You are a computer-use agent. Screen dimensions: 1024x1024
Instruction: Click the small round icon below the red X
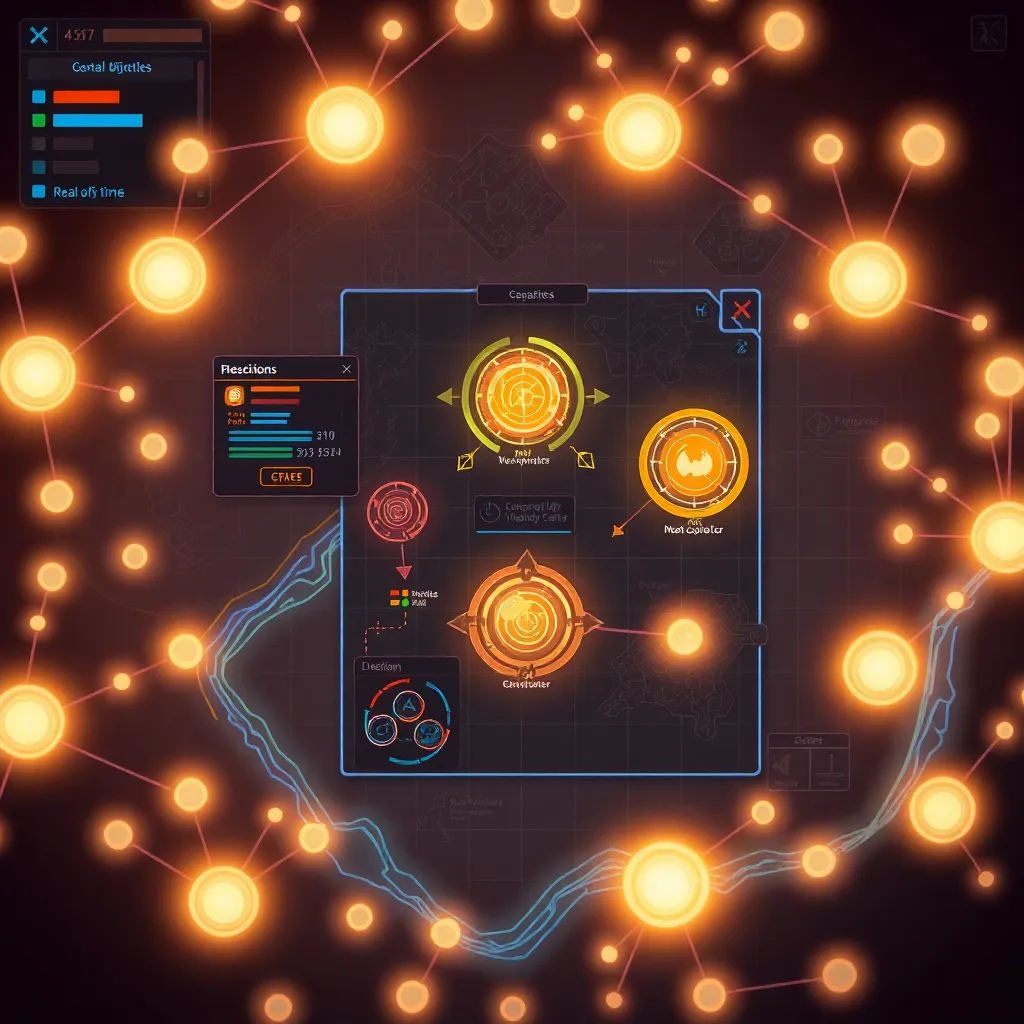[x=741, y=346]
